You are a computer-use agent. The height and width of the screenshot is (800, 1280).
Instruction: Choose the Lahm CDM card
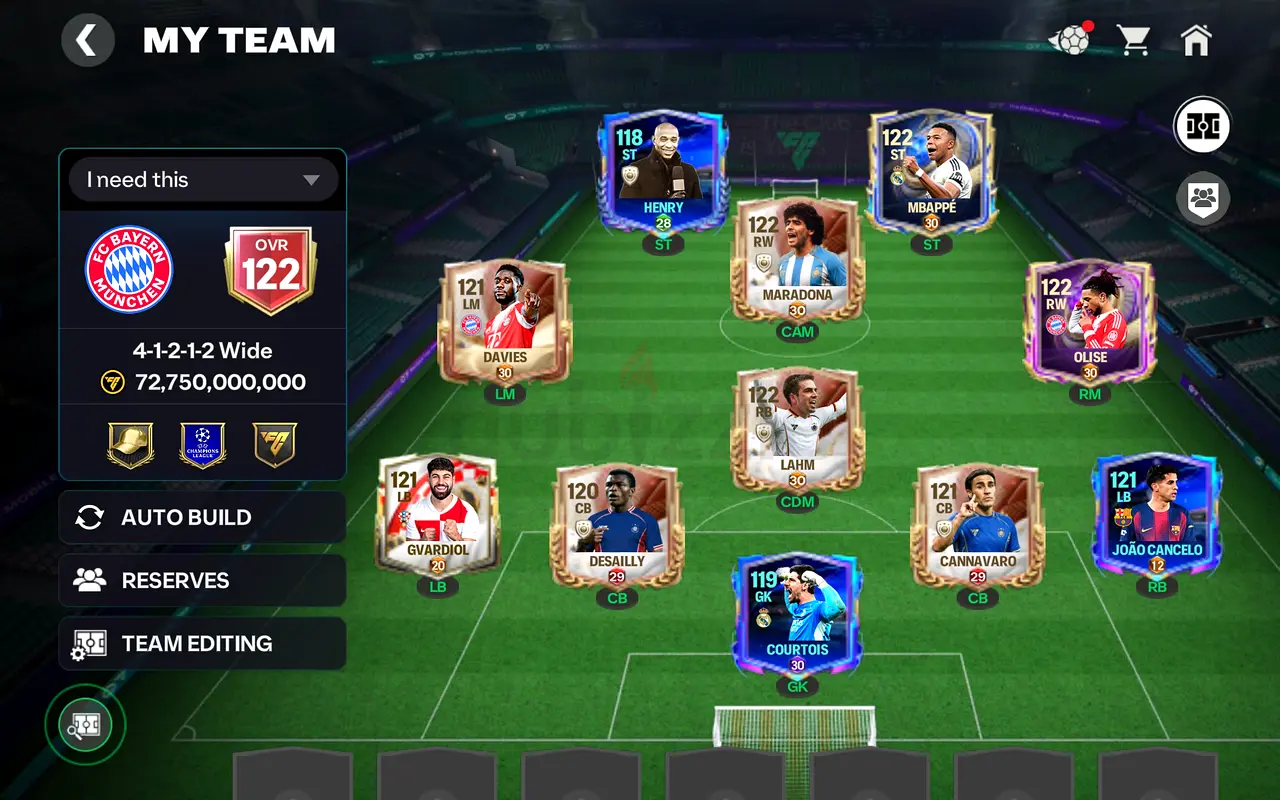(797, 428)
